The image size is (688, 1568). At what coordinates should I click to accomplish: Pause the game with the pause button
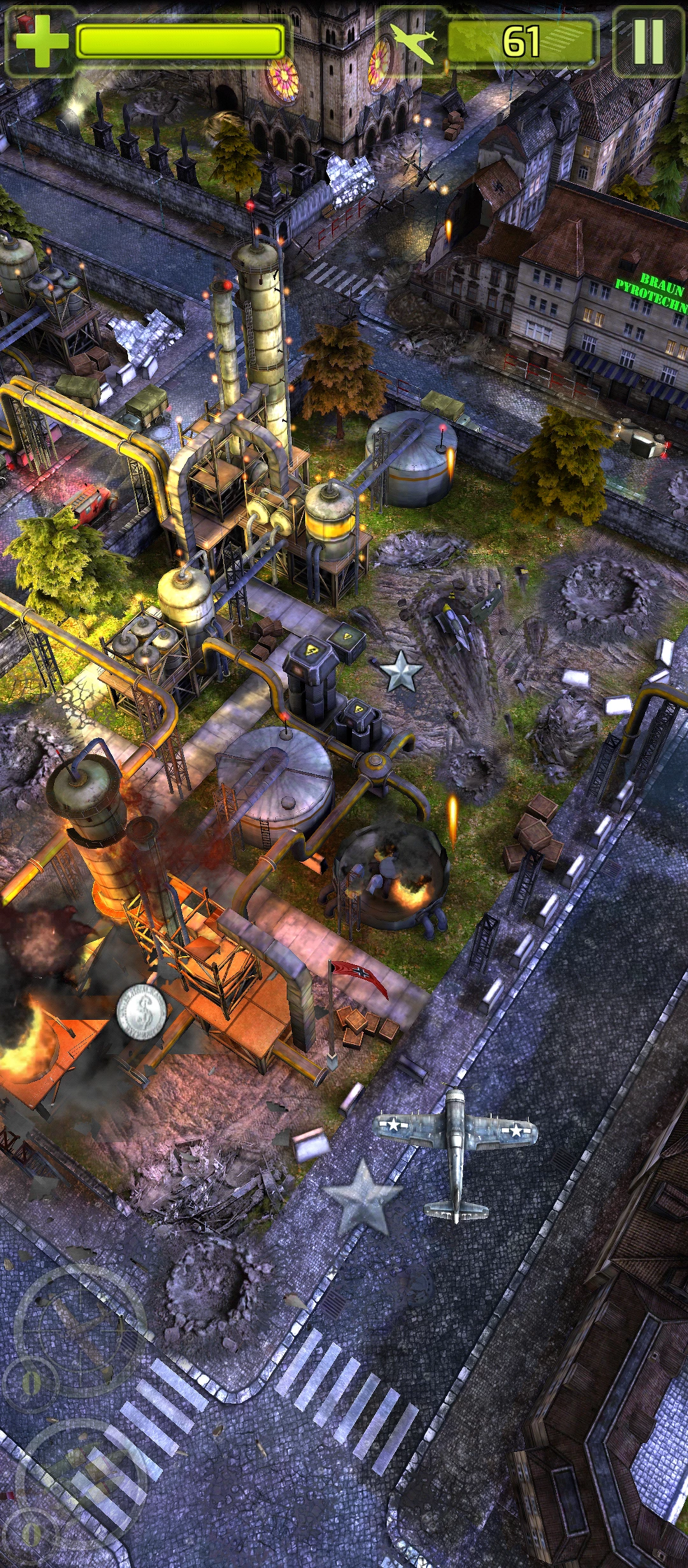(648, 42)
